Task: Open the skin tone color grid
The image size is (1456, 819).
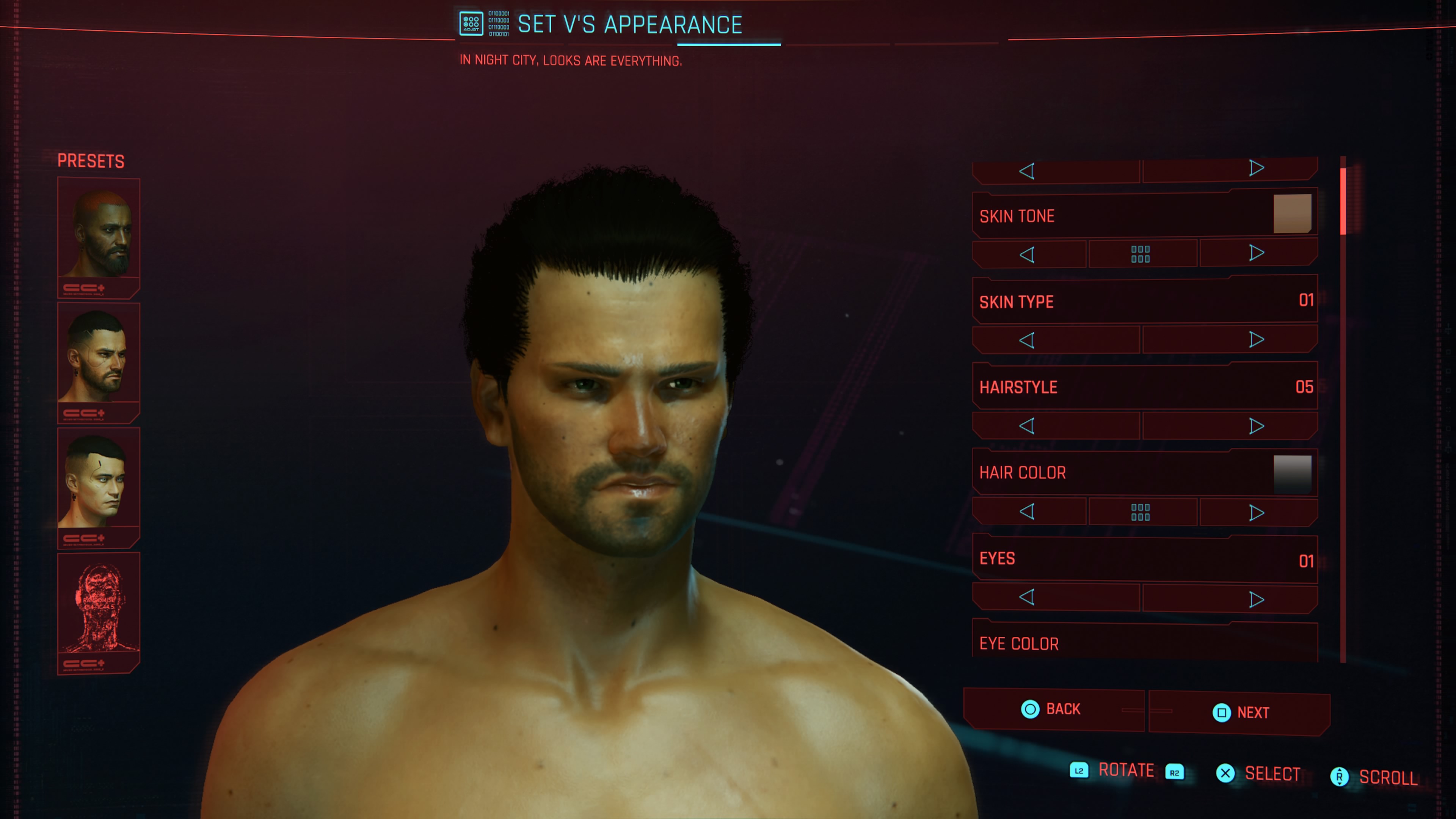Action: point(1141,254)
